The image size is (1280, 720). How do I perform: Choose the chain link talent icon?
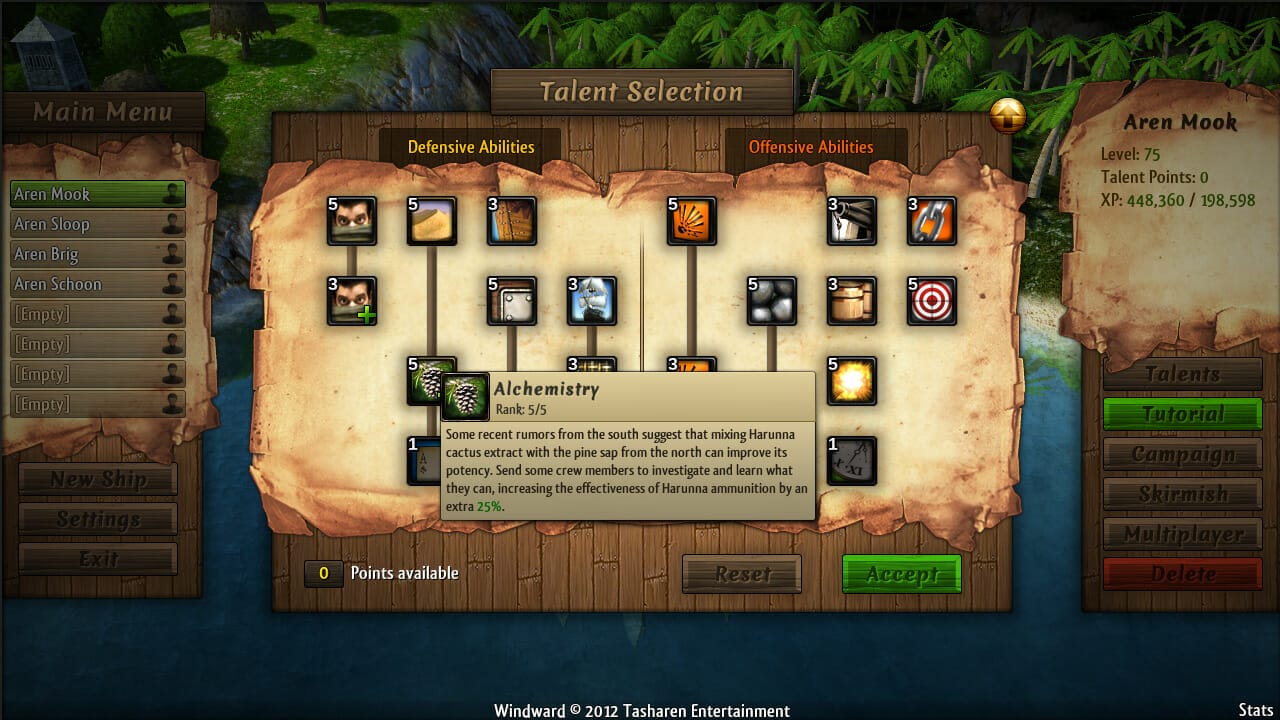tap(932, 222)
